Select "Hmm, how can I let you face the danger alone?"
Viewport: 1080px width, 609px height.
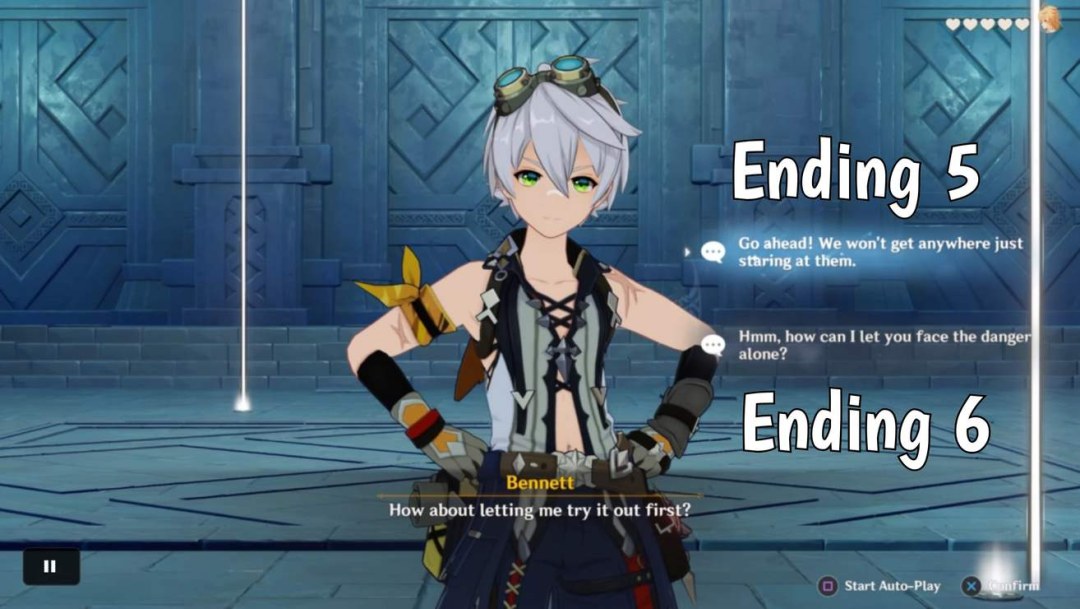click(882, 345)
